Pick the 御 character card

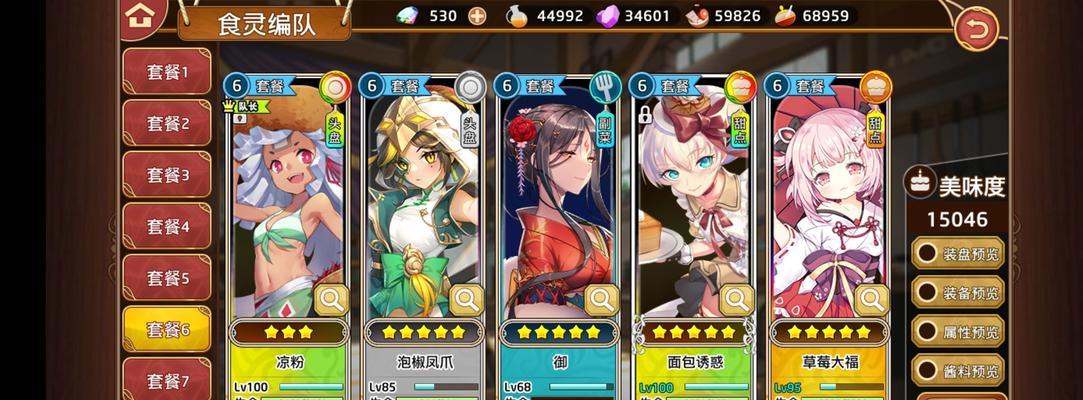tap(555, 200)
